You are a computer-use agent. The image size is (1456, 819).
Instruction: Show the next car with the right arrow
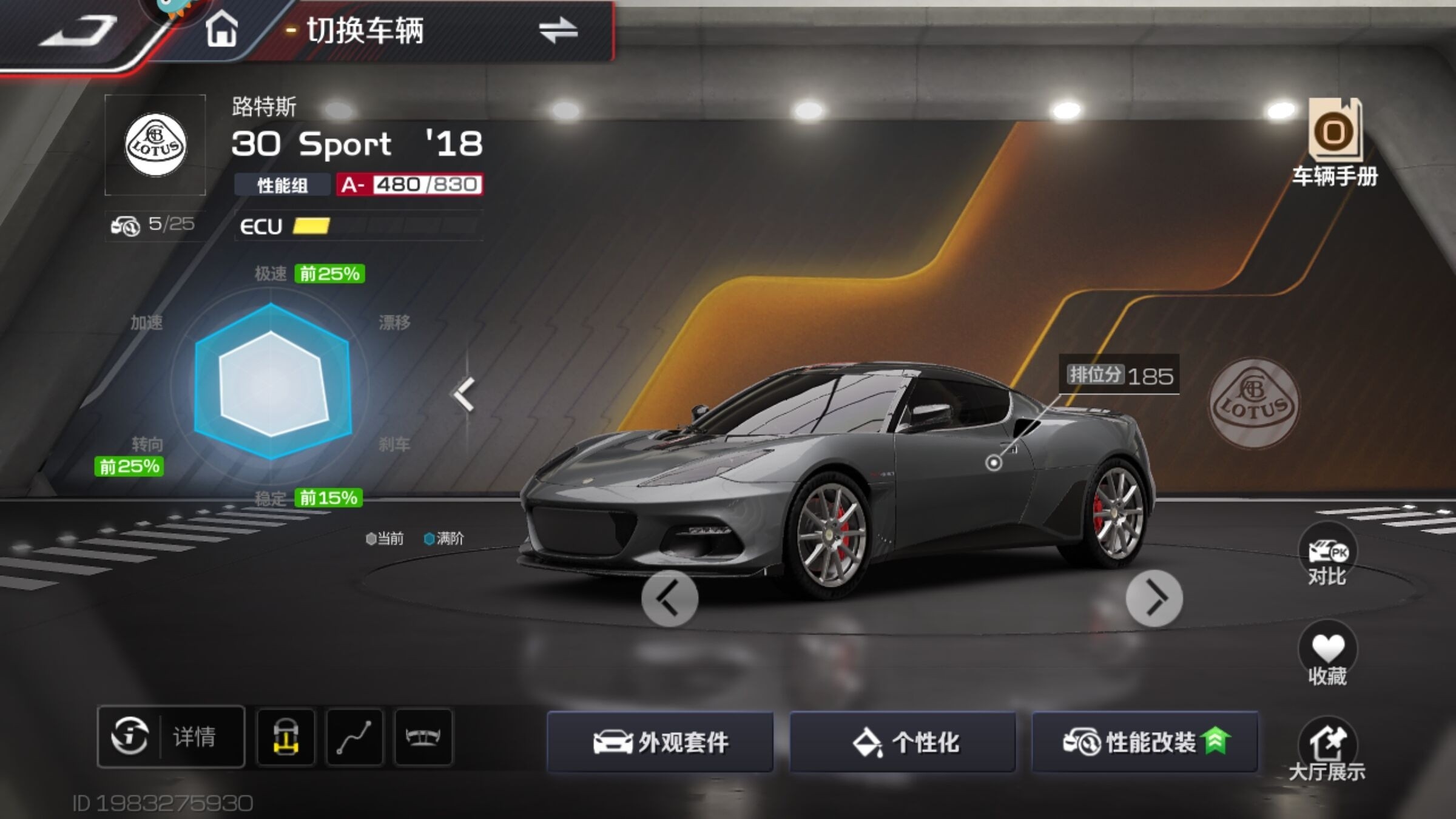coord(1154,598)
